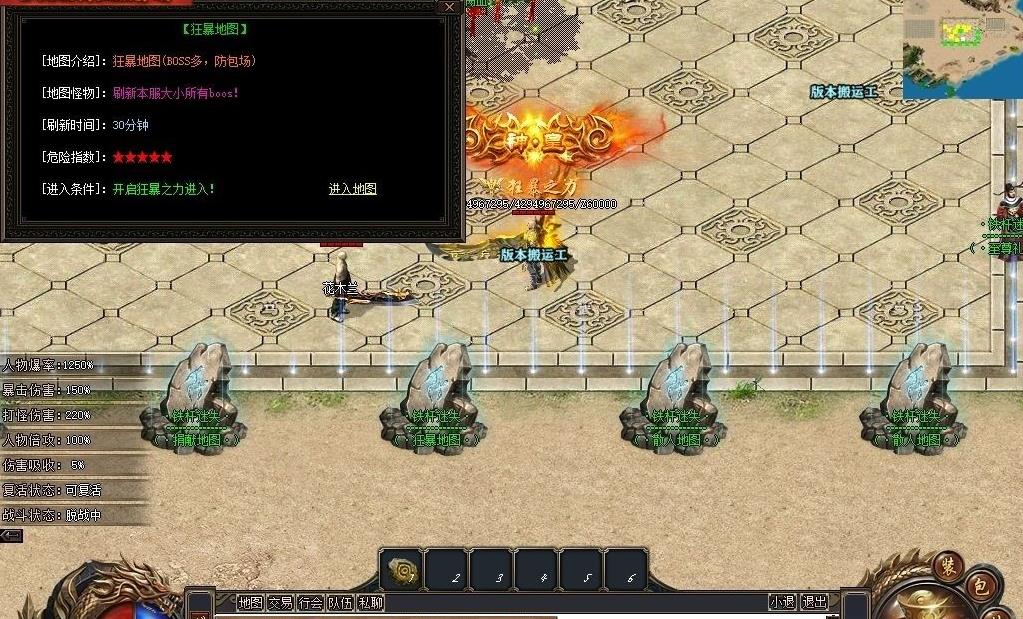Open the 行会 guild panel

[x=311, y=602]
